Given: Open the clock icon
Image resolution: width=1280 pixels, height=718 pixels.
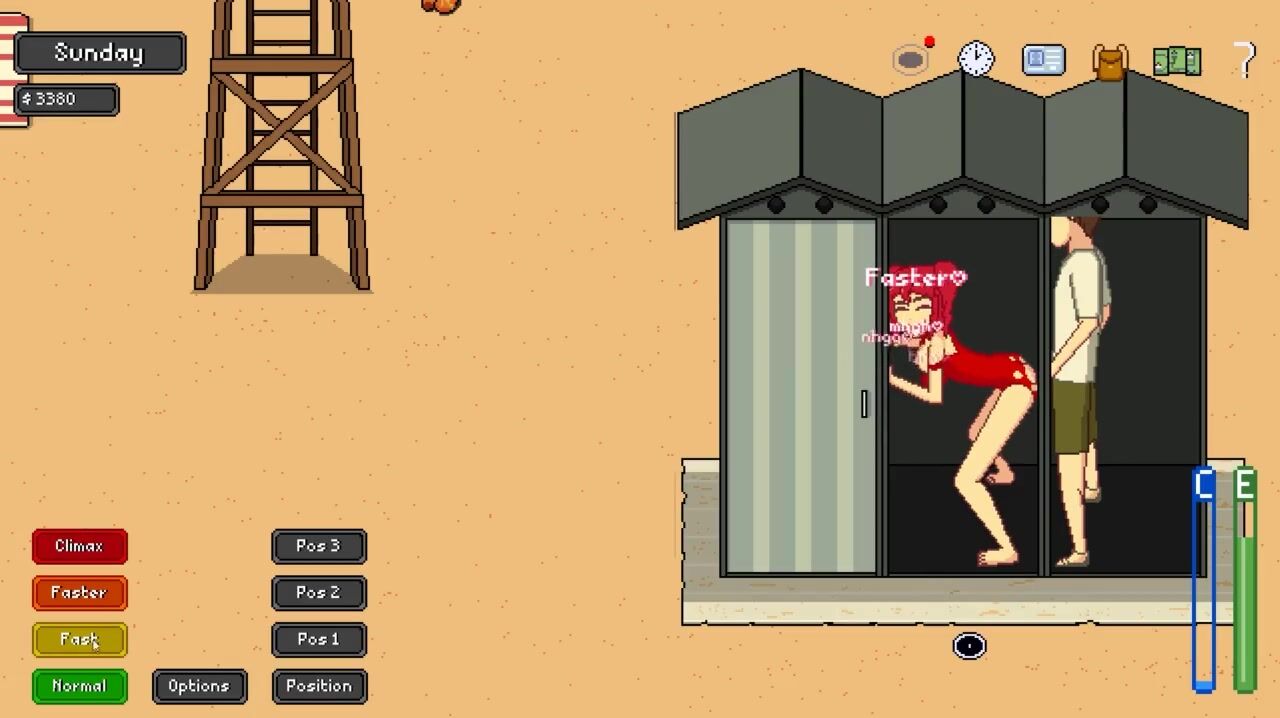Looking at the screenshot, I should tap(976, 59).
